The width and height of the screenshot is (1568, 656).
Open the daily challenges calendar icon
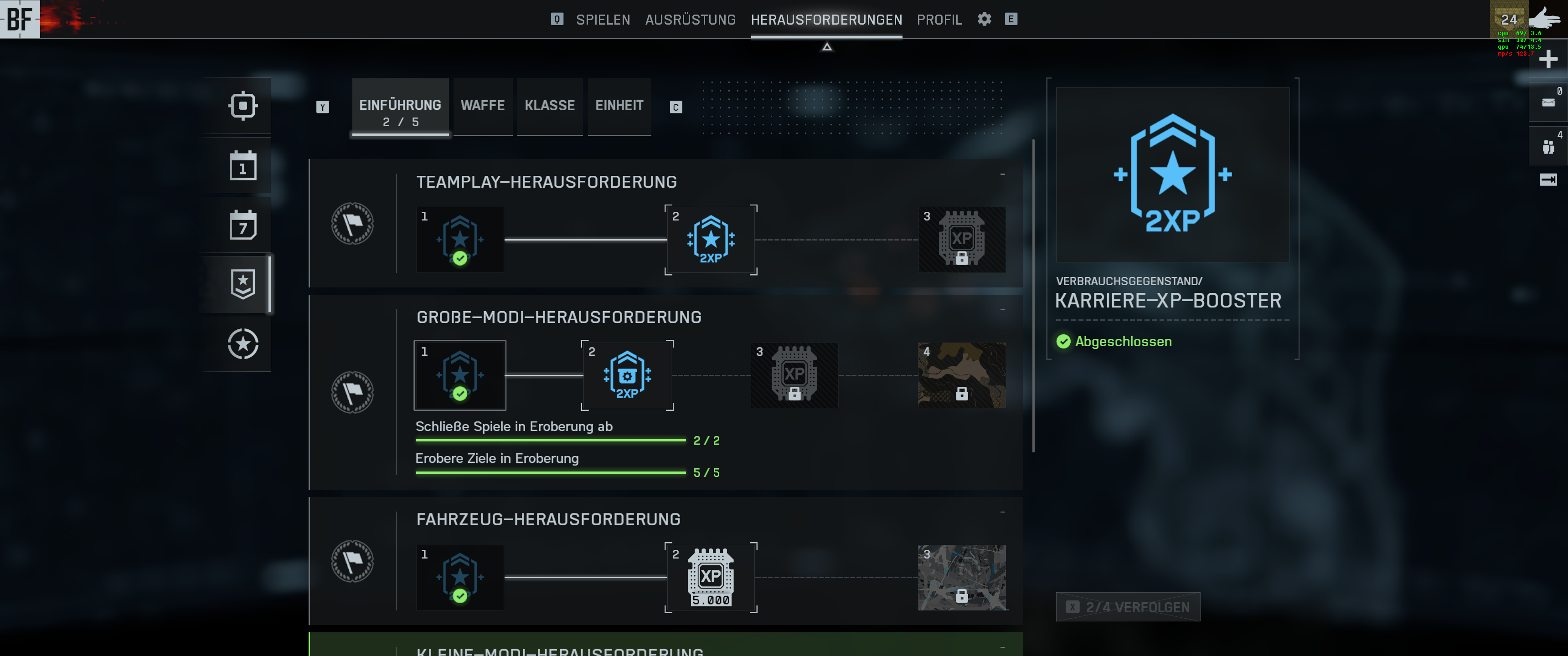click(243, 165)
